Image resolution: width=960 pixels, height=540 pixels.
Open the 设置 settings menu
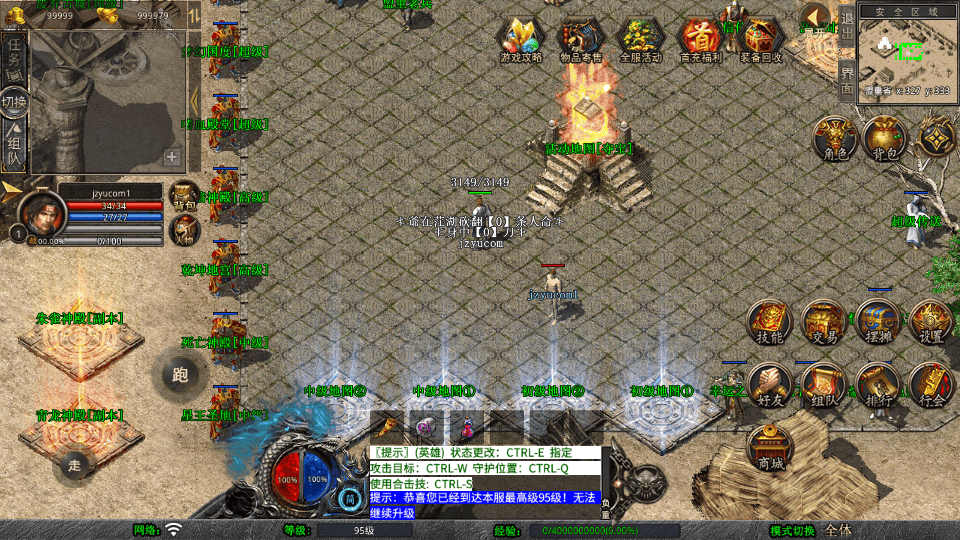(931, 322)
